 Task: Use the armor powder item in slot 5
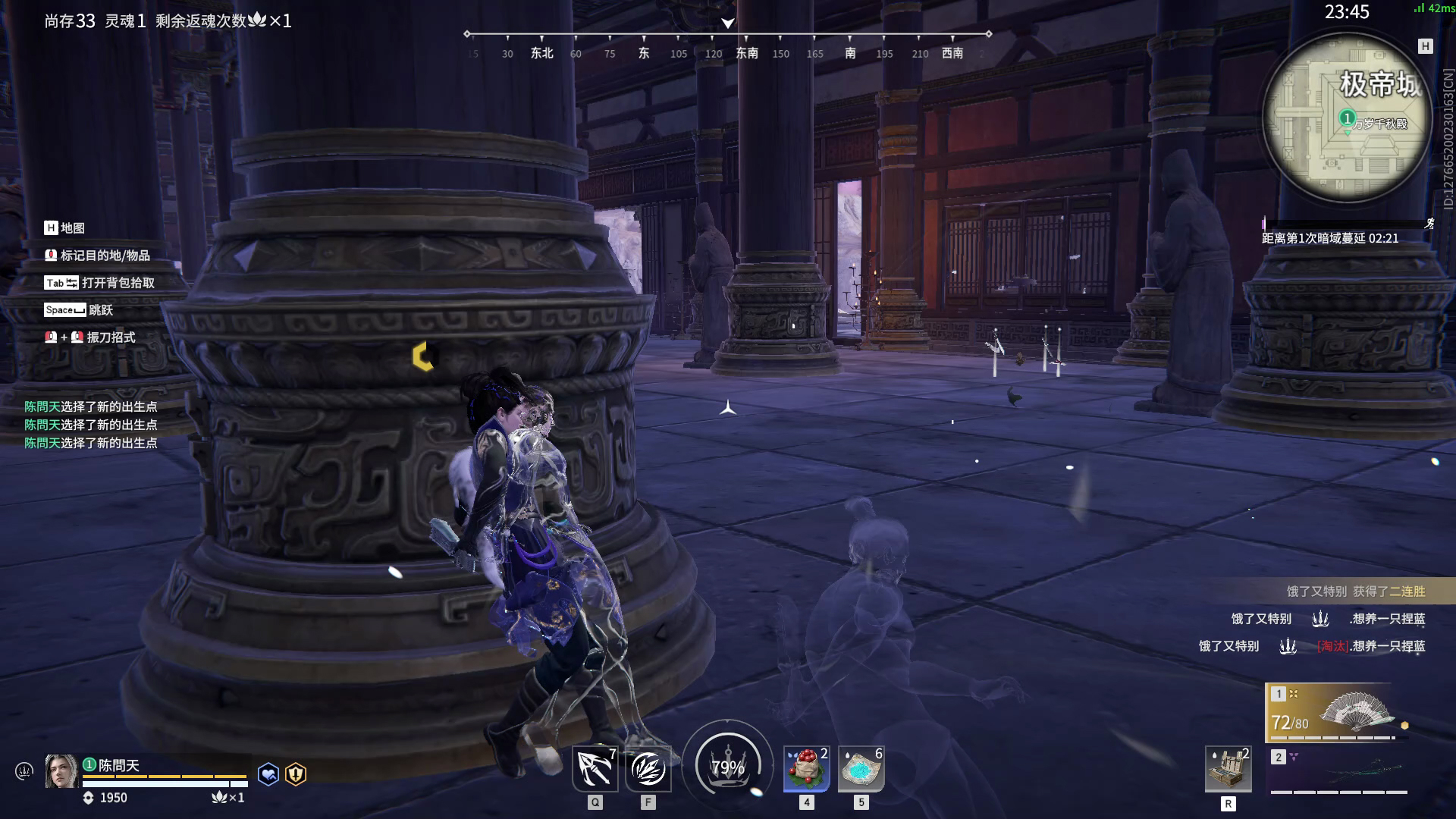(863, 770)
